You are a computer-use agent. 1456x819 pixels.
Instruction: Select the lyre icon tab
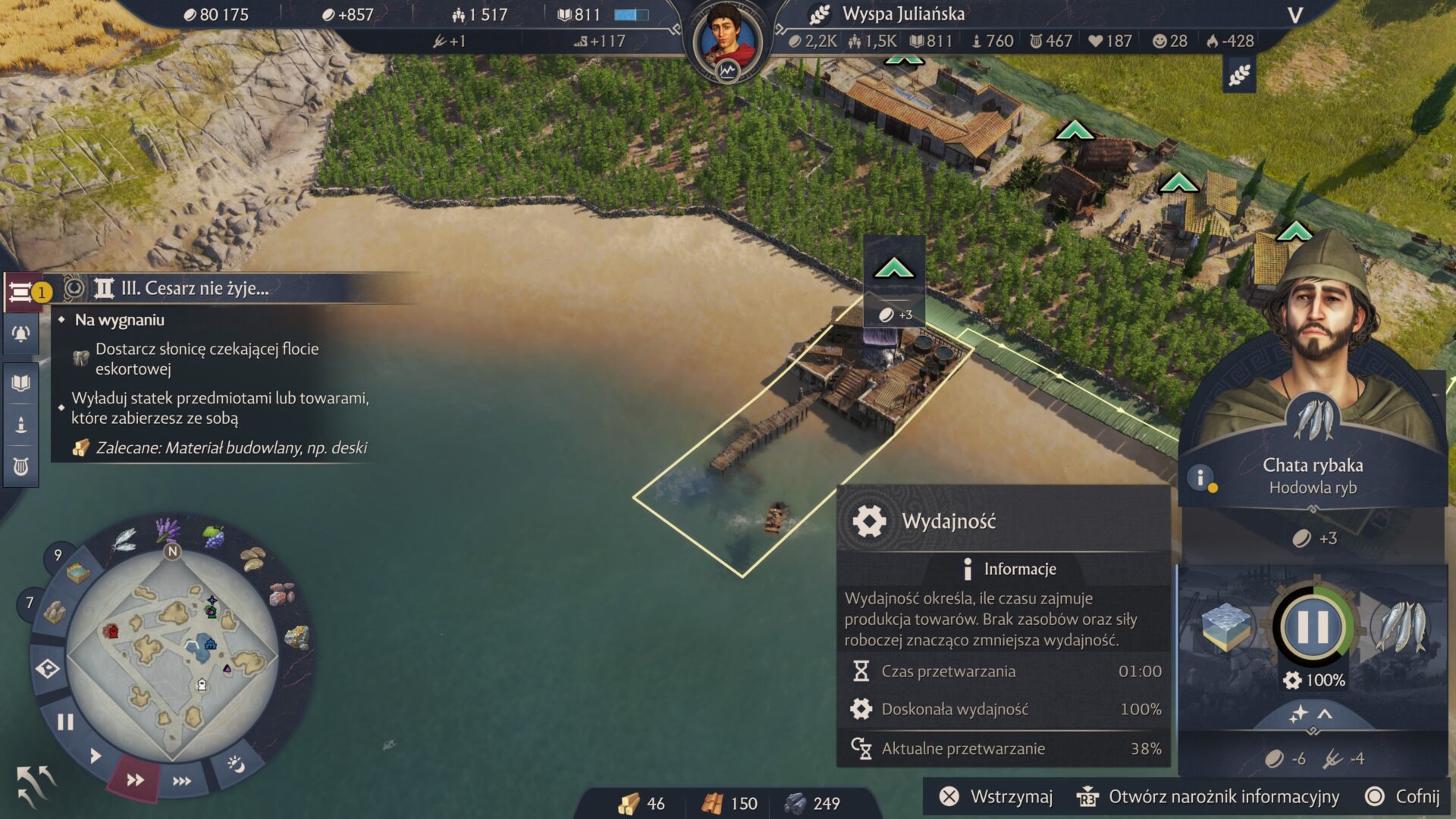coord(20,466)
